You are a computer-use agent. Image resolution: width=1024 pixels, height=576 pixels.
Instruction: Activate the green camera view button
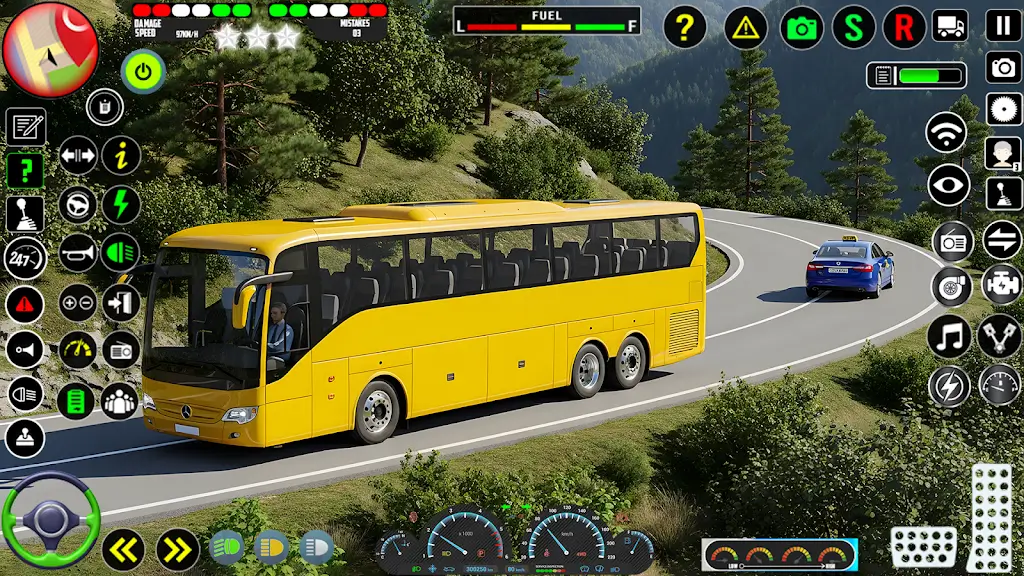pos(801,27)
